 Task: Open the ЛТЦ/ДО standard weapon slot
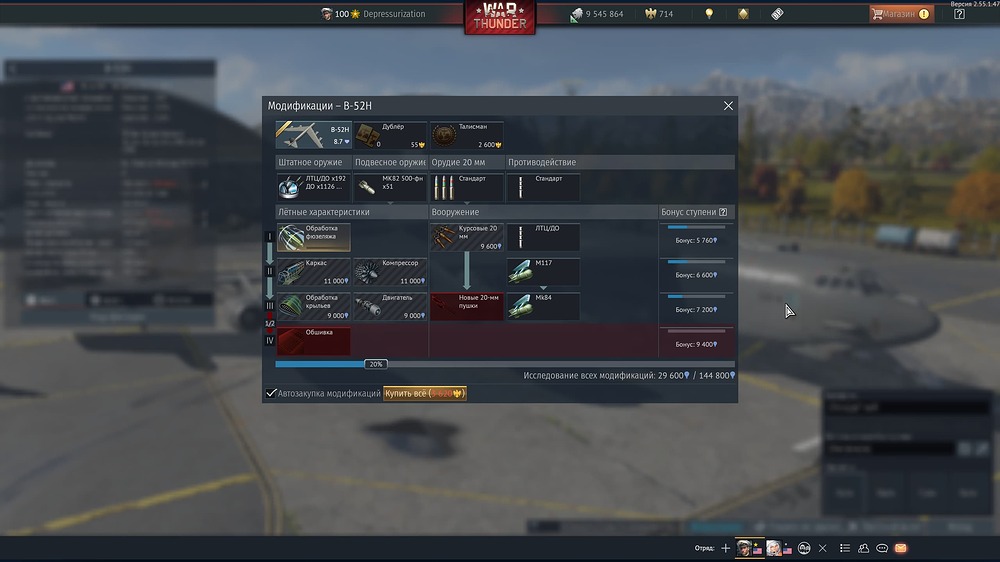tap(314, 187)
